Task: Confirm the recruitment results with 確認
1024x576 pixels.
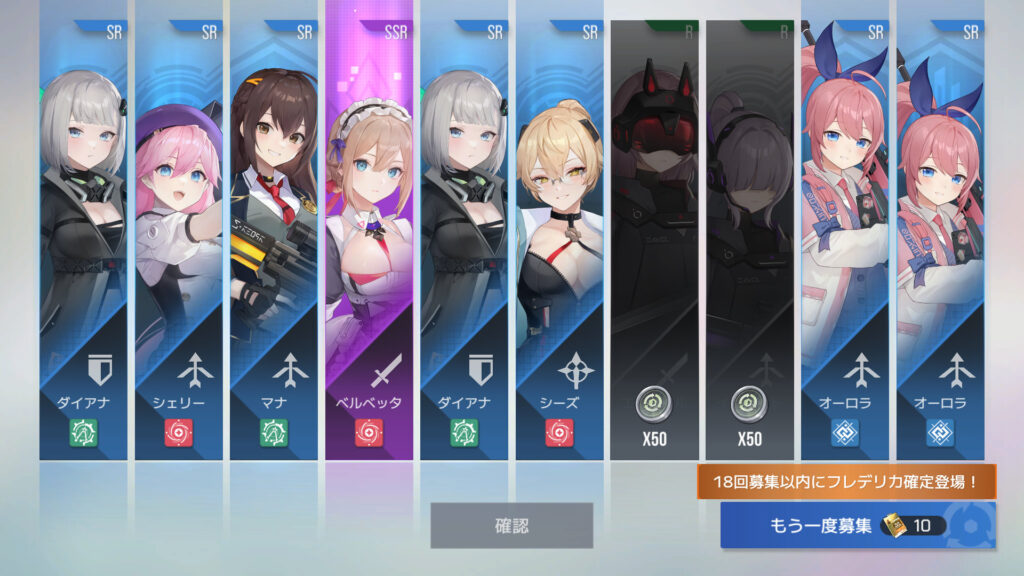Action: pos(511,525)
